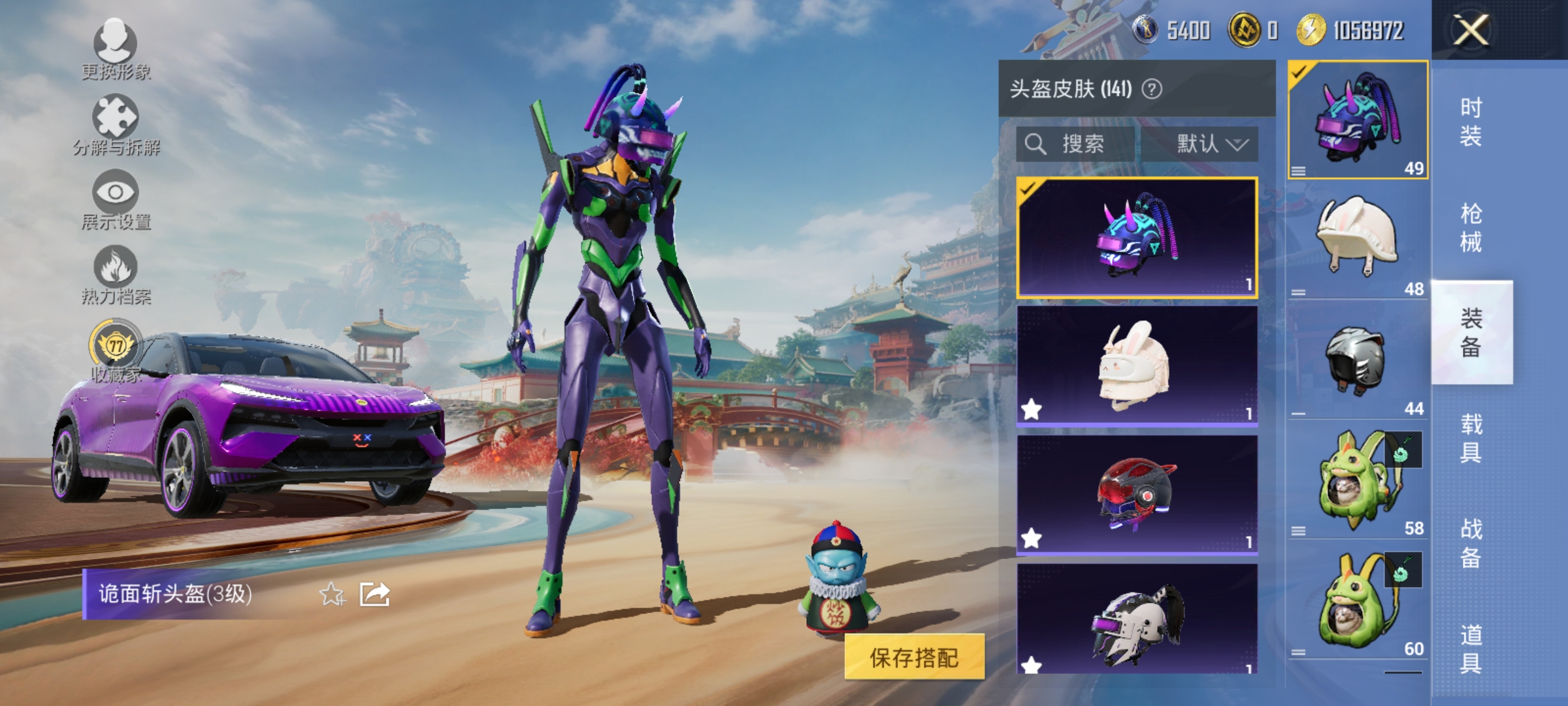Tap the search magnifier in helmet panel
This screenshot has width=1568, height=706.
coord(1036,144)
